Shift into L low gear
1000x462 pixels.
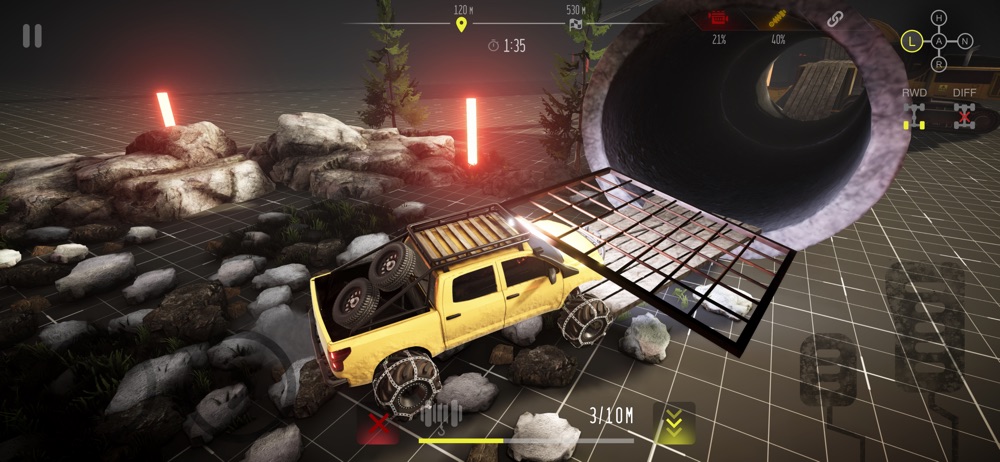click(x=911, y=41)
